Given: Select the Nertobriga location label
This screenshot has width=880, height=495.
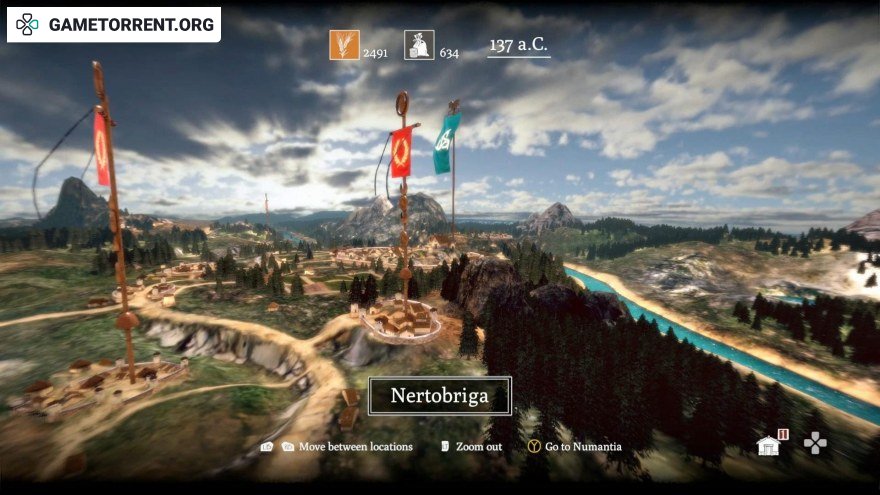Looking at the screenshot, I should (x=439, y=396).
